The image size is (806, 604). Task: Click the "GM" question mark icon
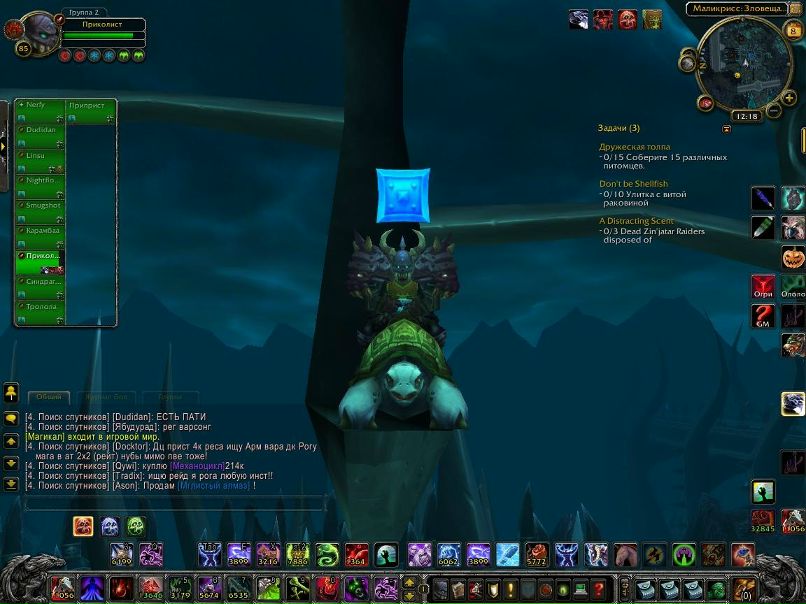tap(763, 317)
